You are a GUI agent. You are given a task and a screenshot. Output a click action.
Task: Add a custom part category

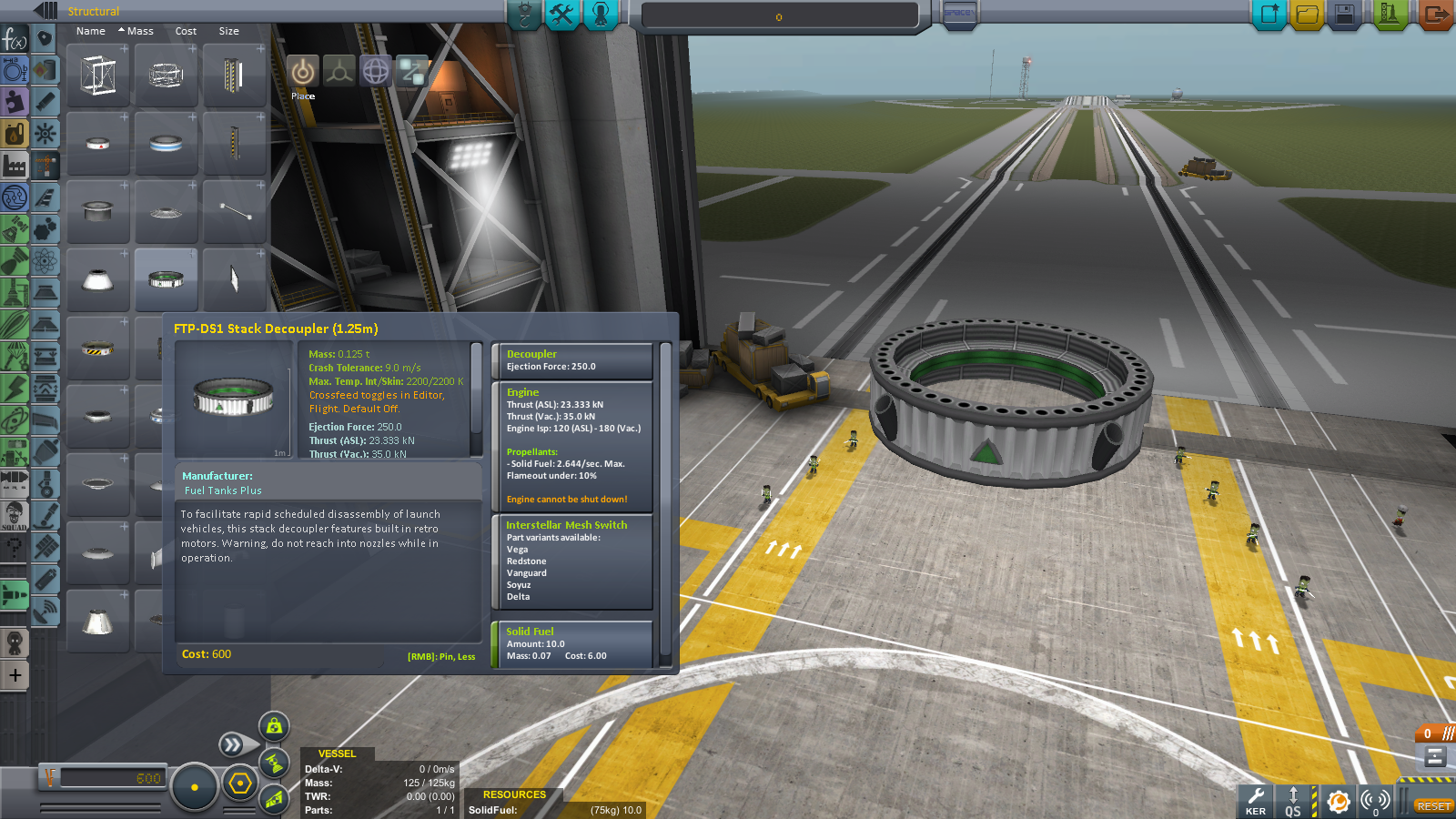tap(15, 675)
